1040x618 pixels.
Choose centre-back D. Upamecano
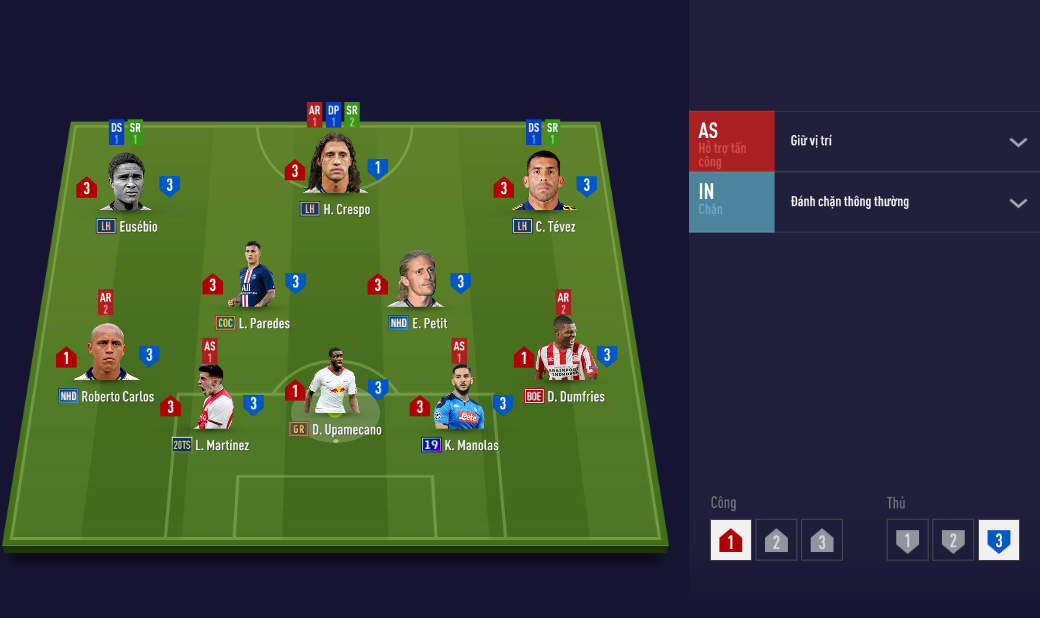point(335,387)
